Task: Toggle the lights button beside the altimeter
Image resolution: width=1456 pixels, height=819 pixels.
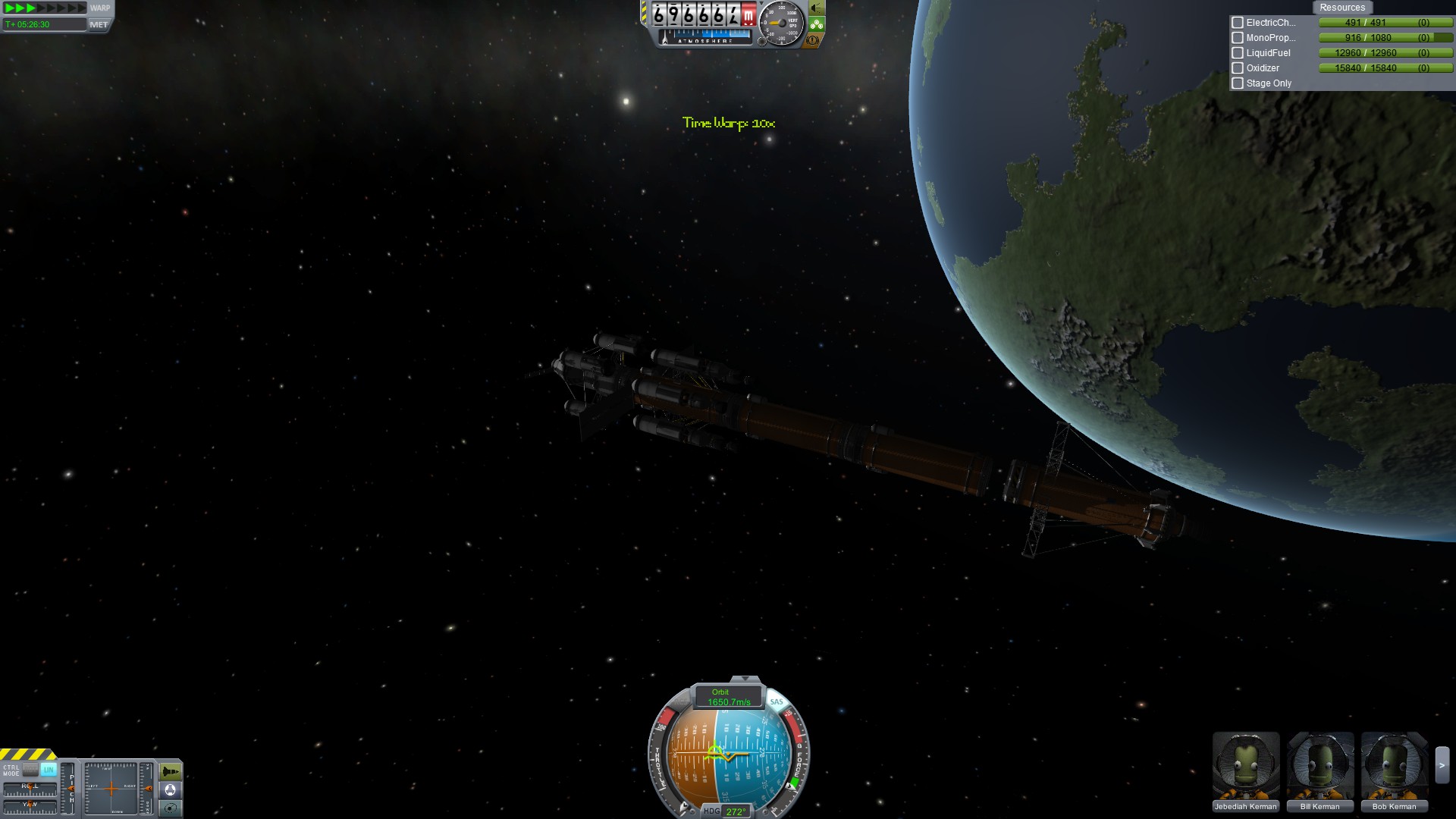Action: (x=816, y=8)
